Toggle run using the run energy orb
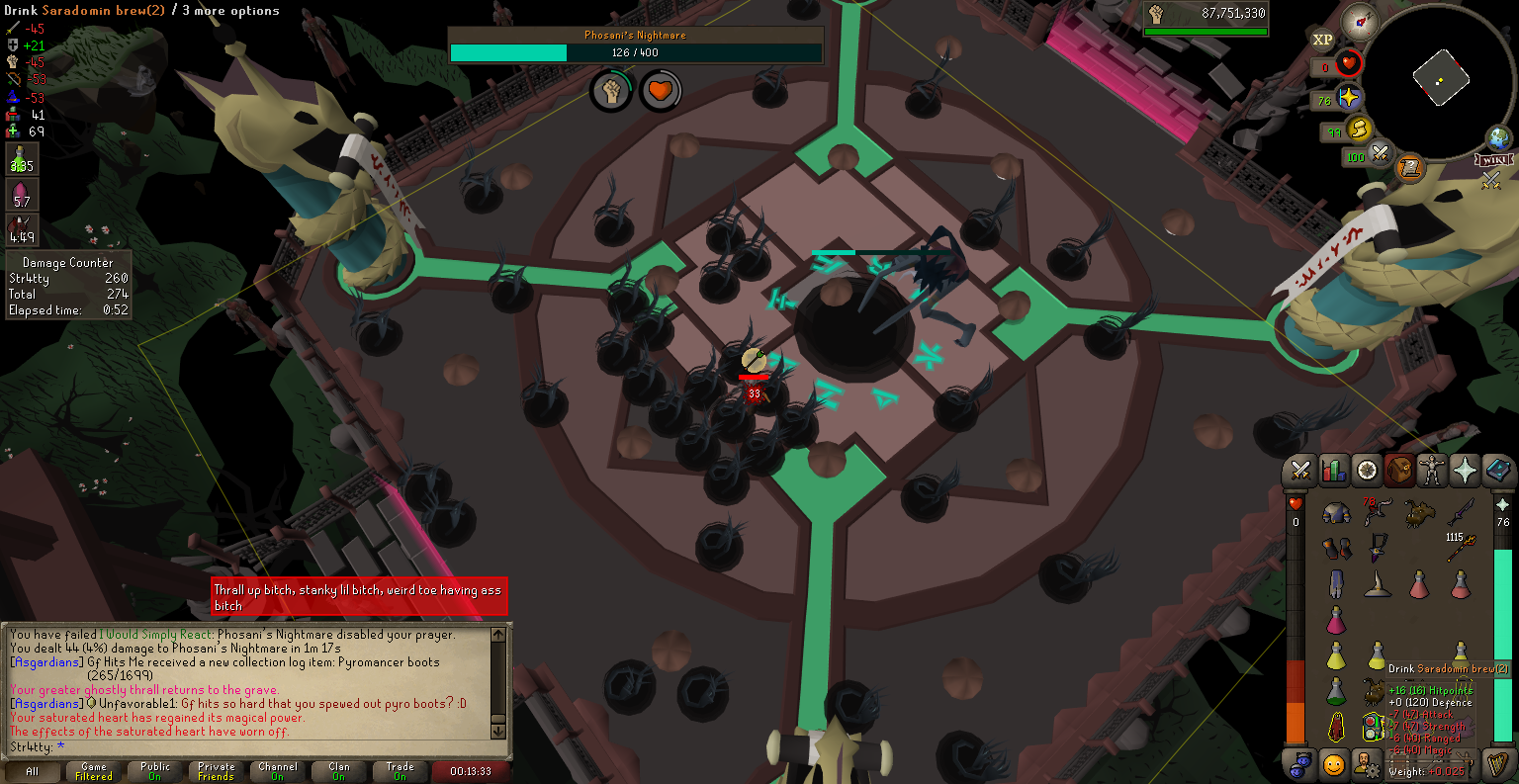This screenshot has width=1519, height=784. pyautogui.click(x=1359, y=130)
